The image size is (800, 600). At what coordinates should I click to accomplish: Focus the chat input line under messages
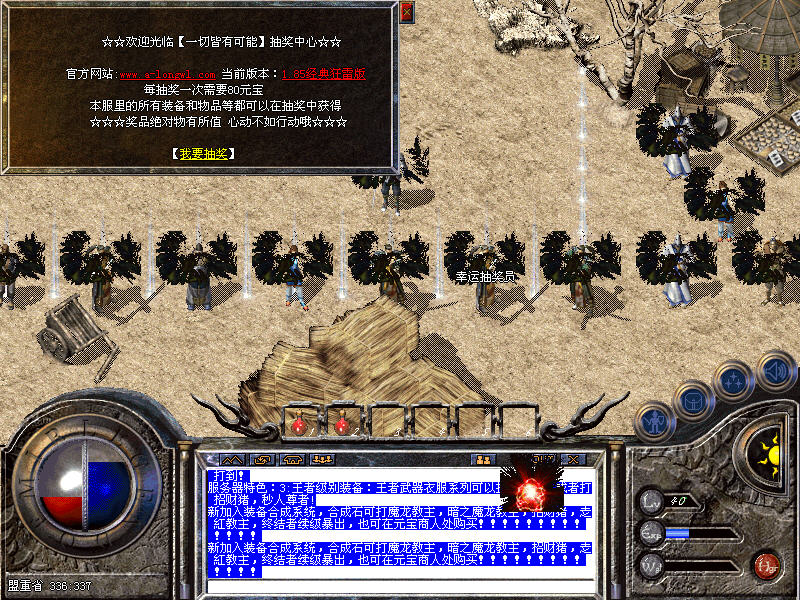pyautogui.click(x=400, y=585)
